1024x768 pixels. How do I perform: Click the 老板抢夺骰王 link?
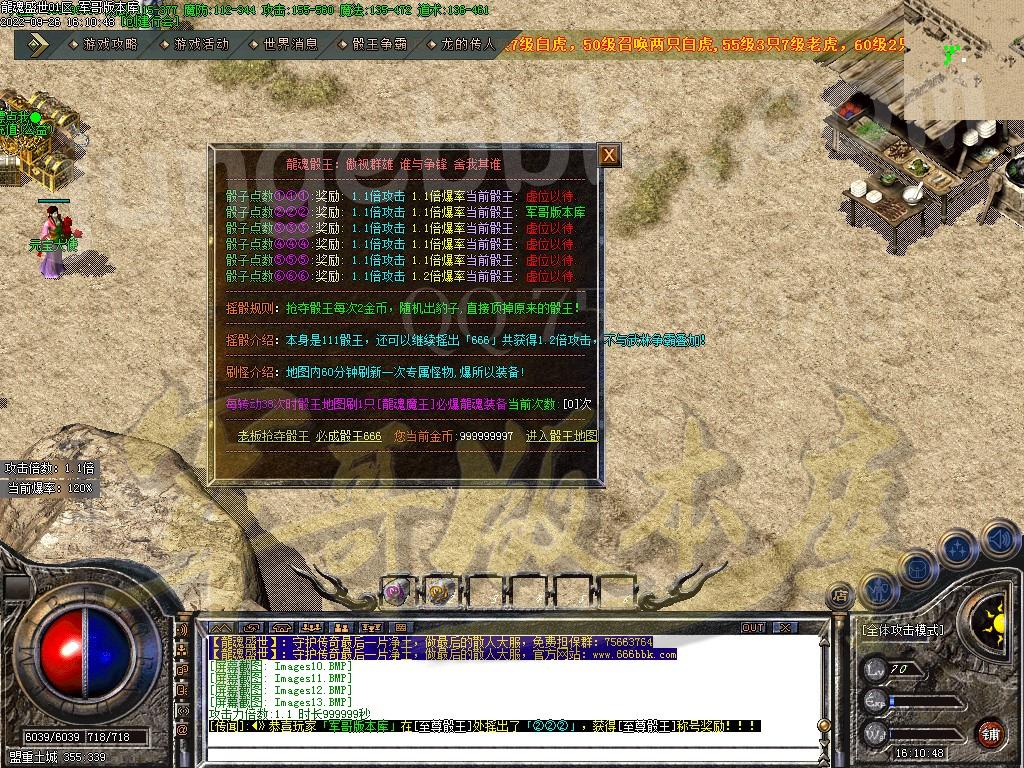[x=273, y=436]
